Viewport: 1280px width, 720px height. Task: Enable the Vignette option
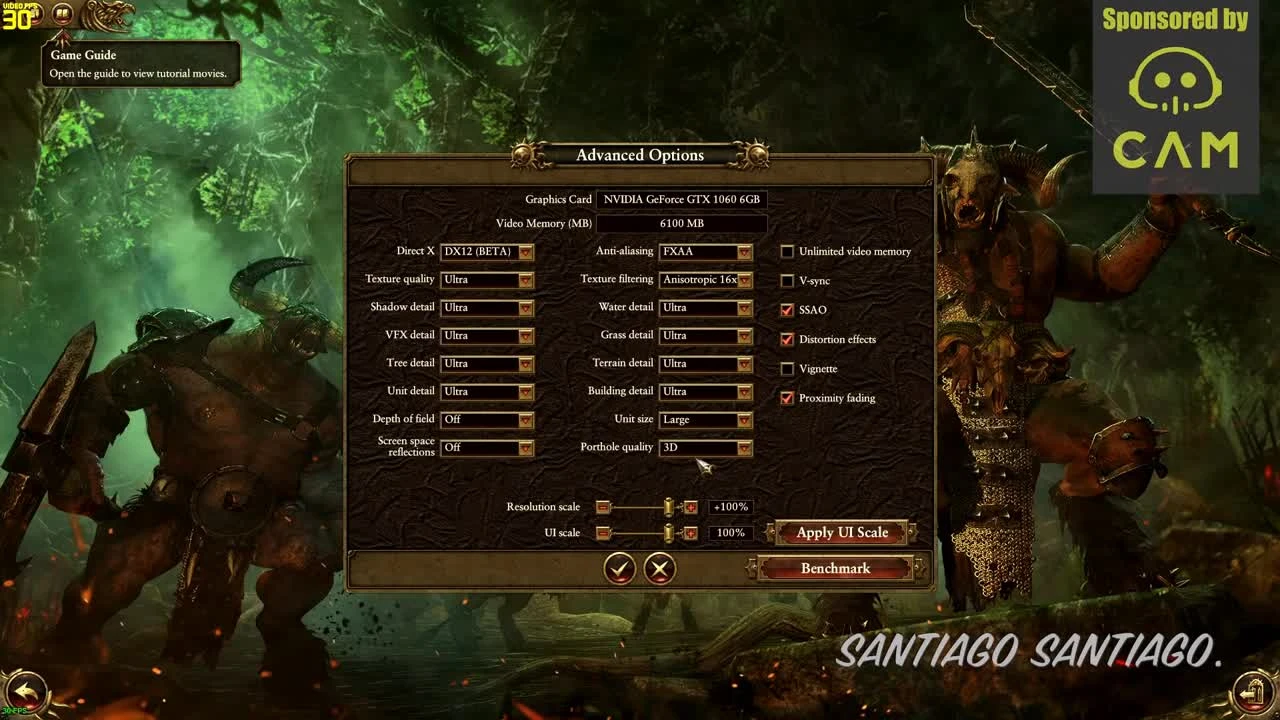pos(787,369)
